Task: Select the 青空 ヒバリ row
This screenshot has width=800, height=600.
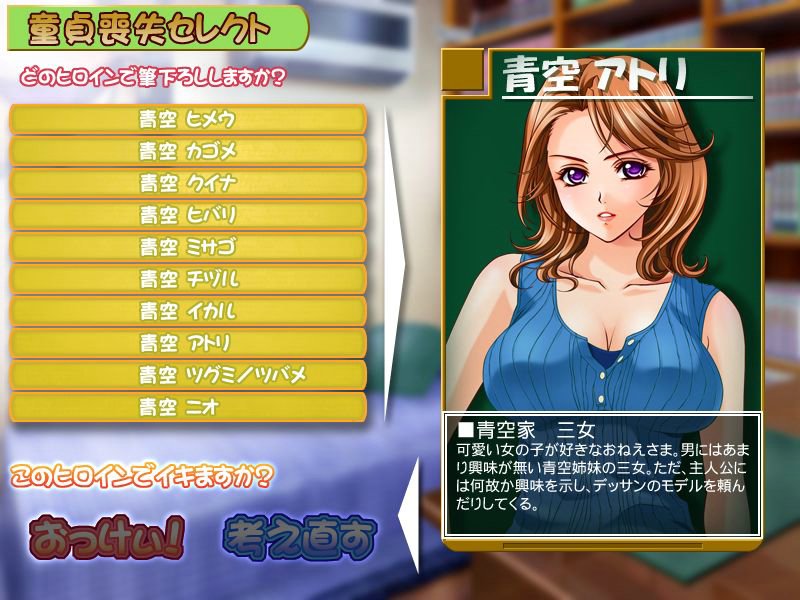Action: click(x=188, y=215)
